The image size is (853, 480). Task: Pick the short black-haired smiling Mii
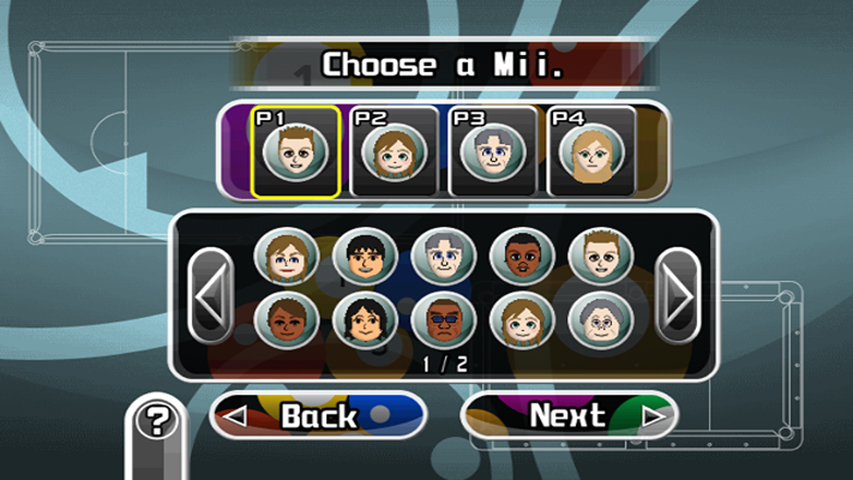click(x=365, y=258)
